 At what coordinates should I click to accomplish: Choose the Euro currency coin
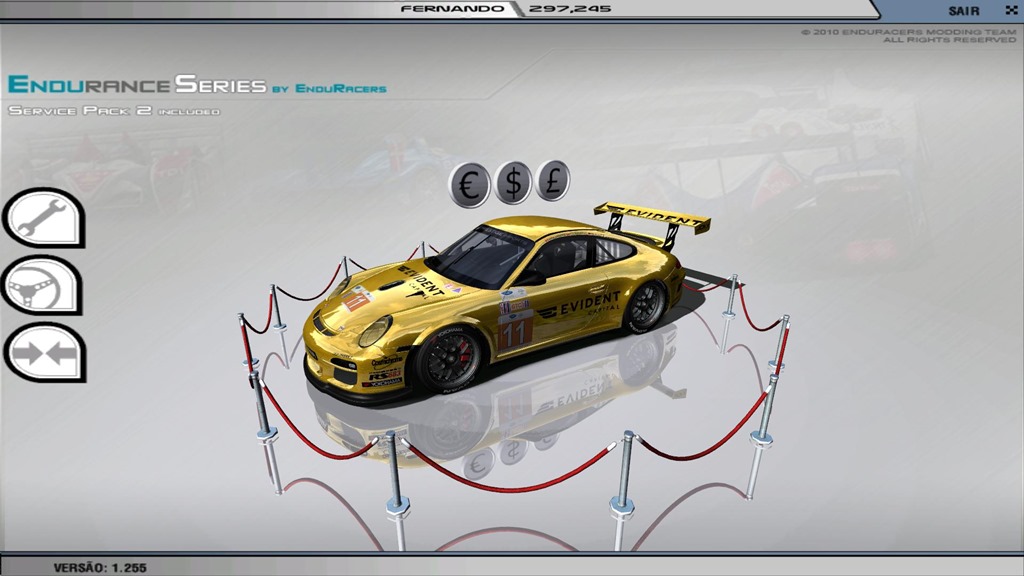(469, 184)
